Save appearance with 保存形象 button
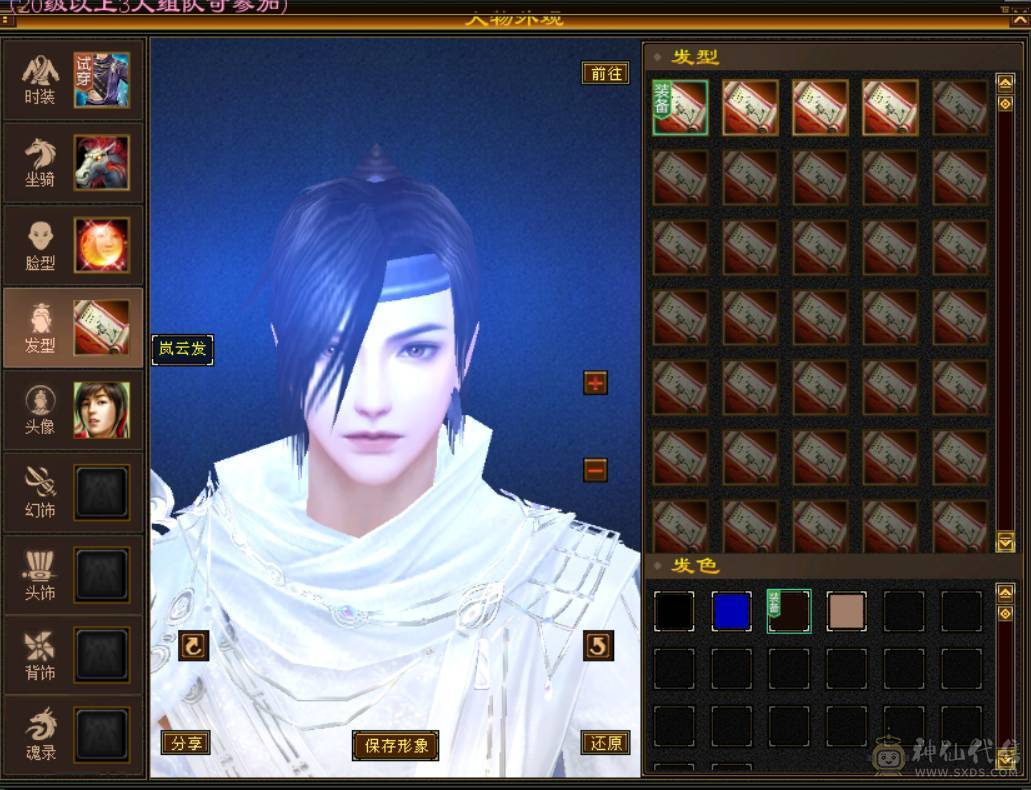This screenshot has height=790, width=1031. [x=396, y=745]
